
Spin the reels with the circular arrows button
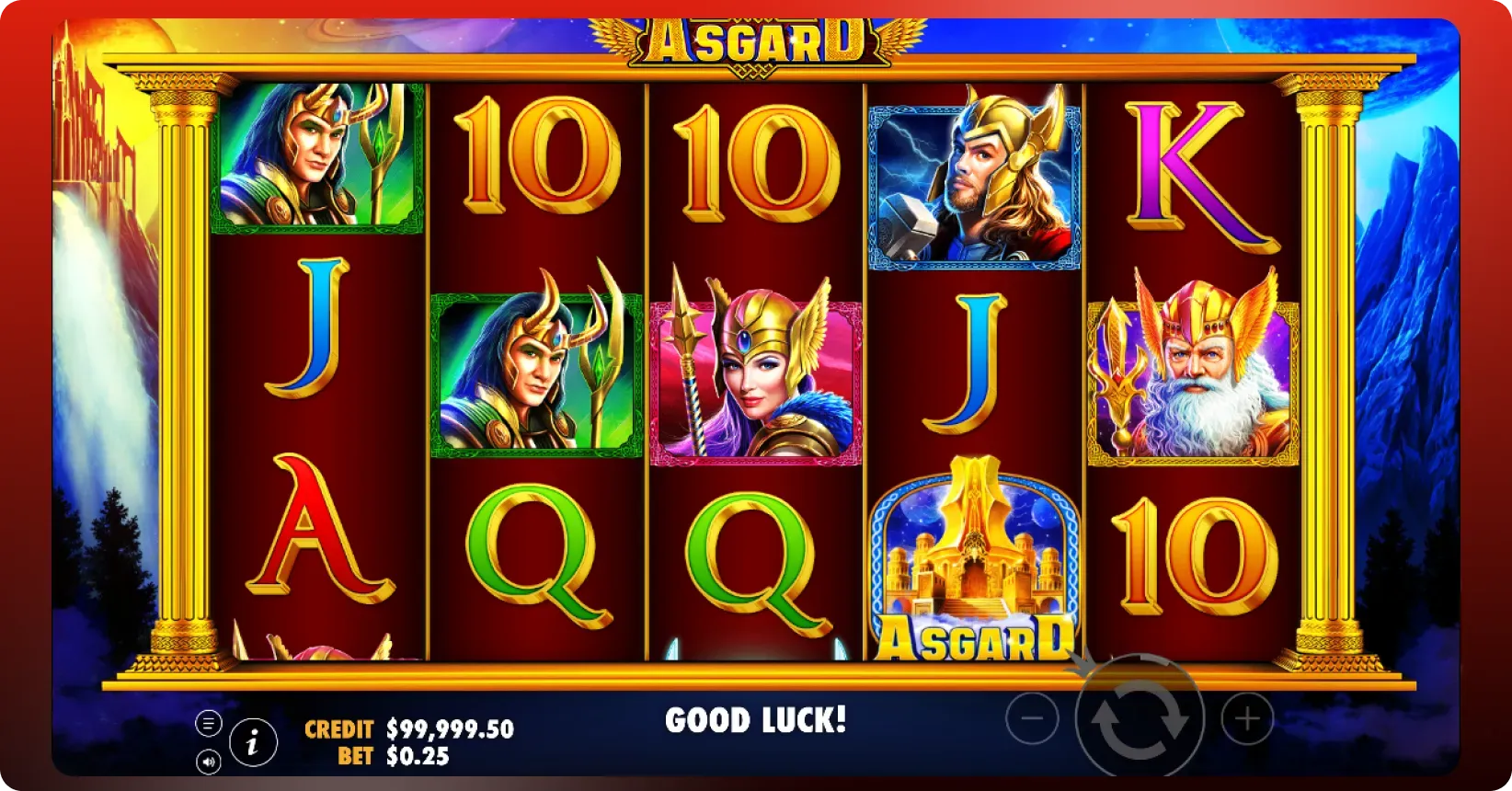click(1140, 718)
